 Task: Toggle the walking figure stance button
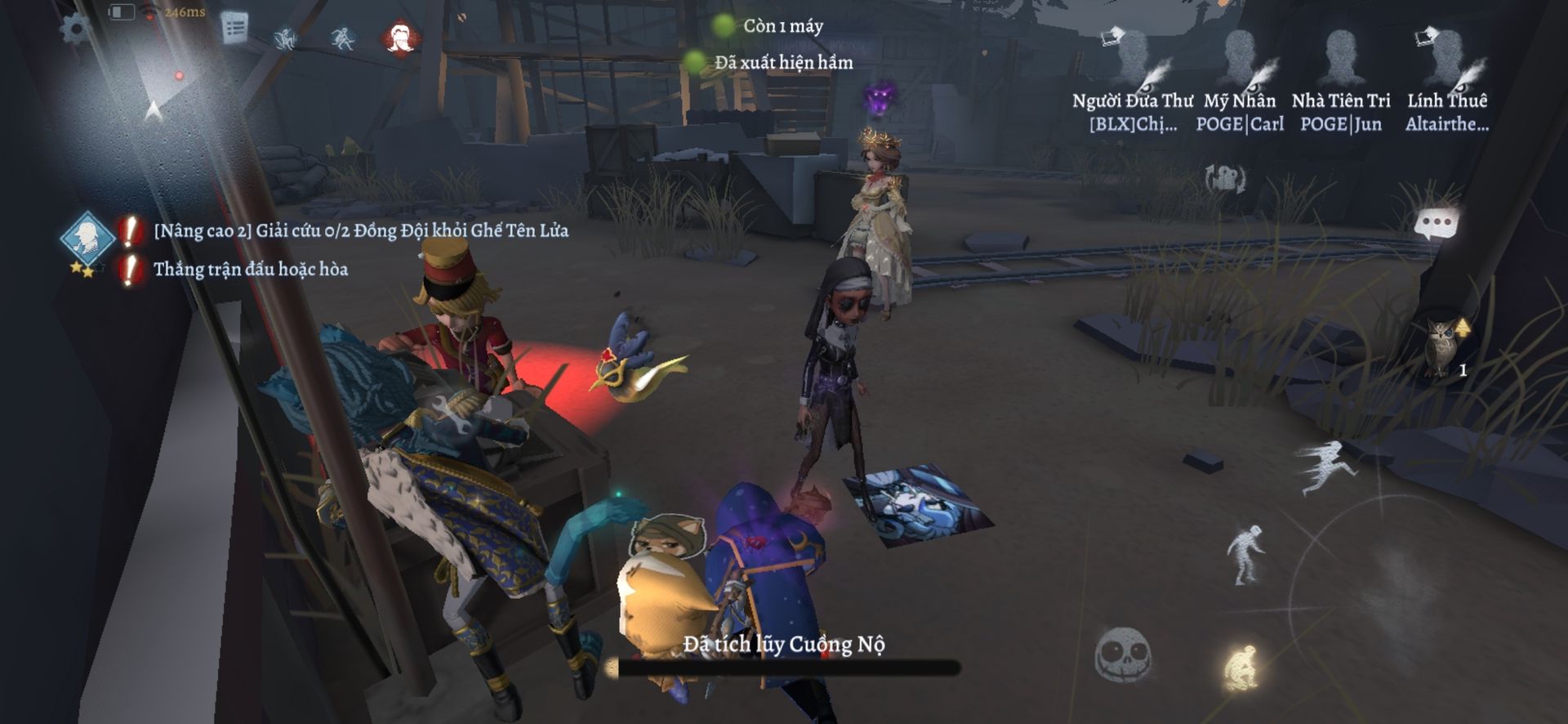pos(1246,555)
